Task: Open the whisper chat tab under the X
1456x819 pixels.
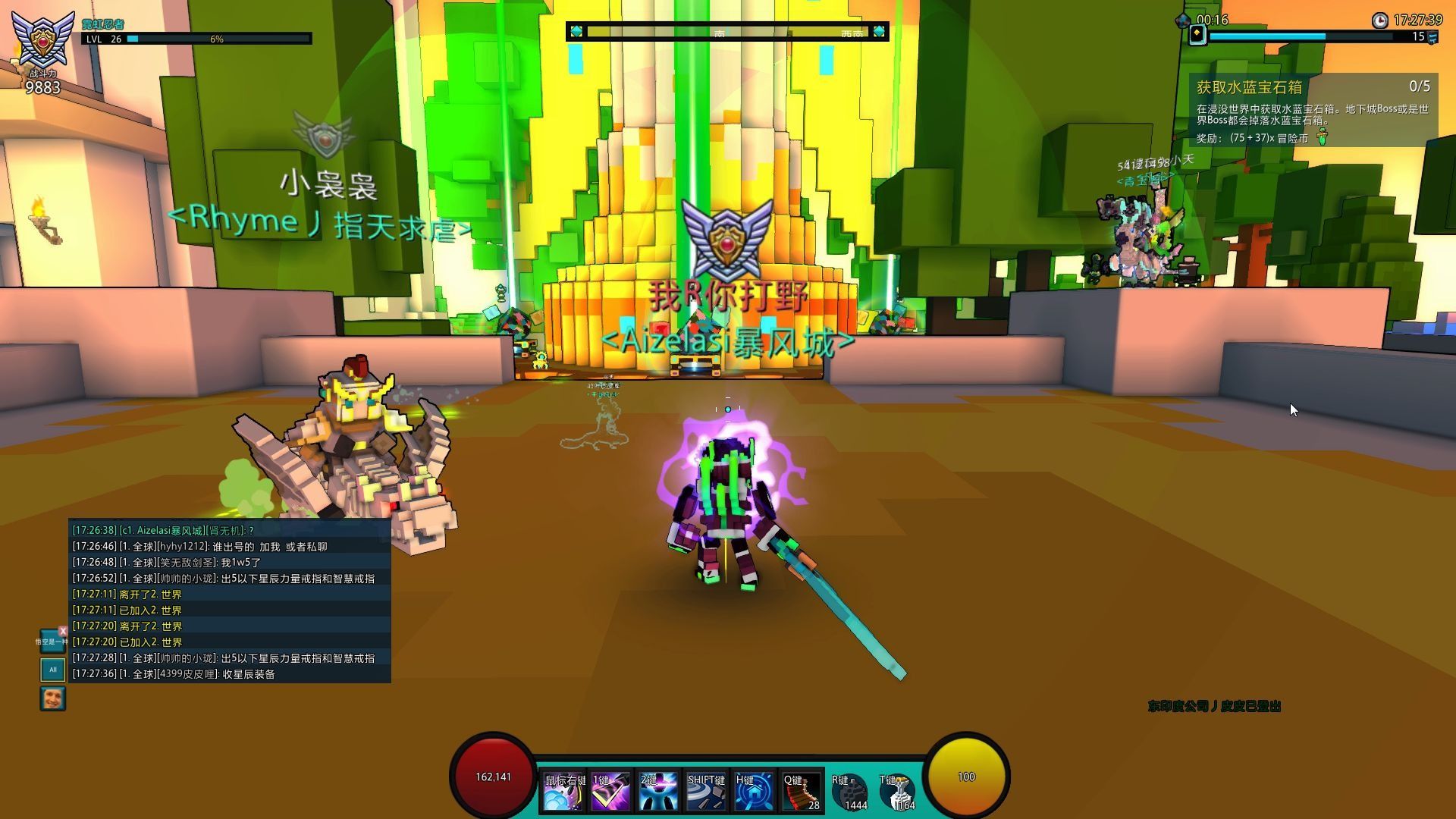Action: (51, 642)
